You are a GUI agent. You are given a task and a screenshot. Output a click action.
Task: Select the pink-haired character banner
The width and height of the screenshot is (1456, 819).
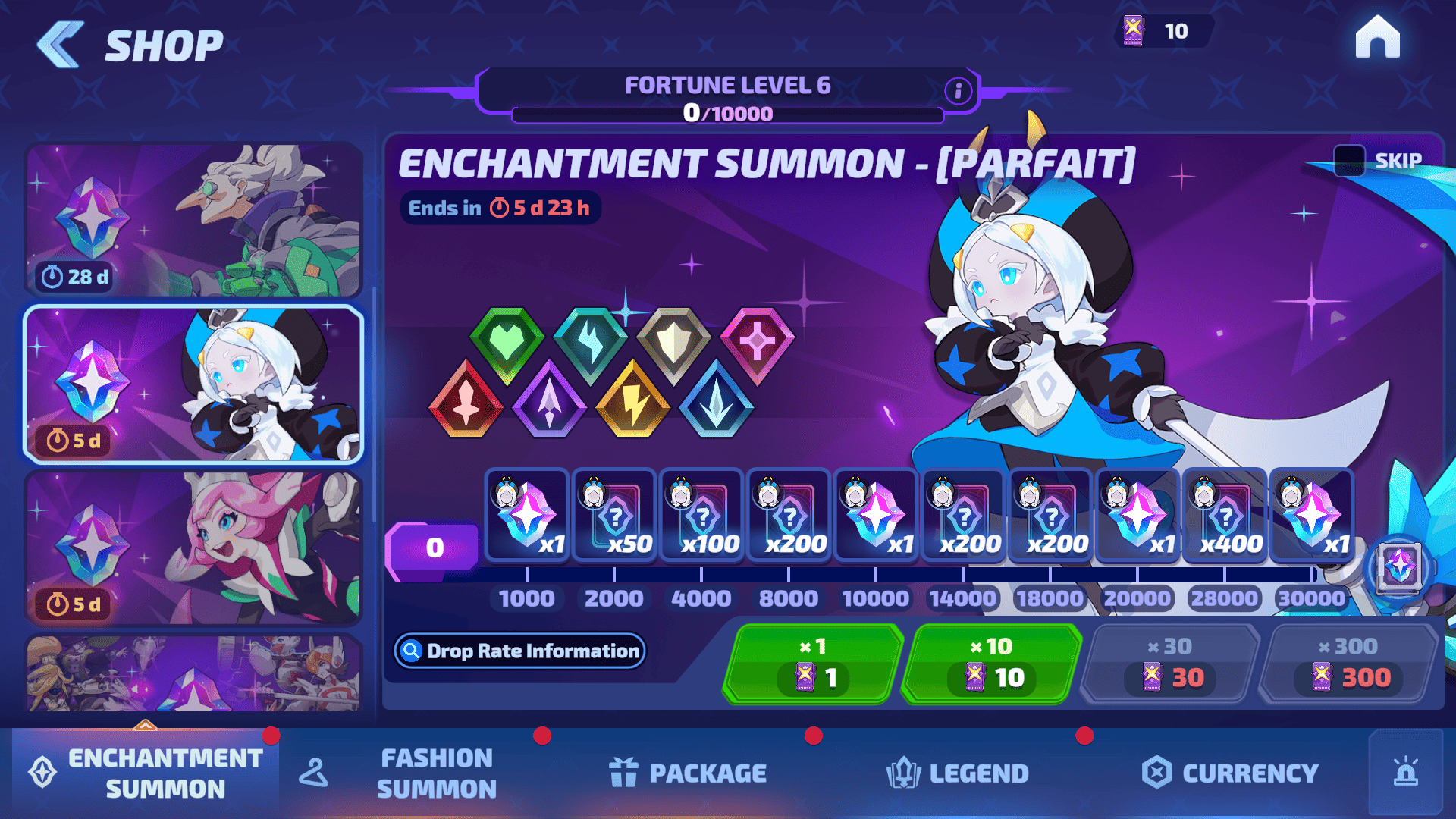point(193,548)
